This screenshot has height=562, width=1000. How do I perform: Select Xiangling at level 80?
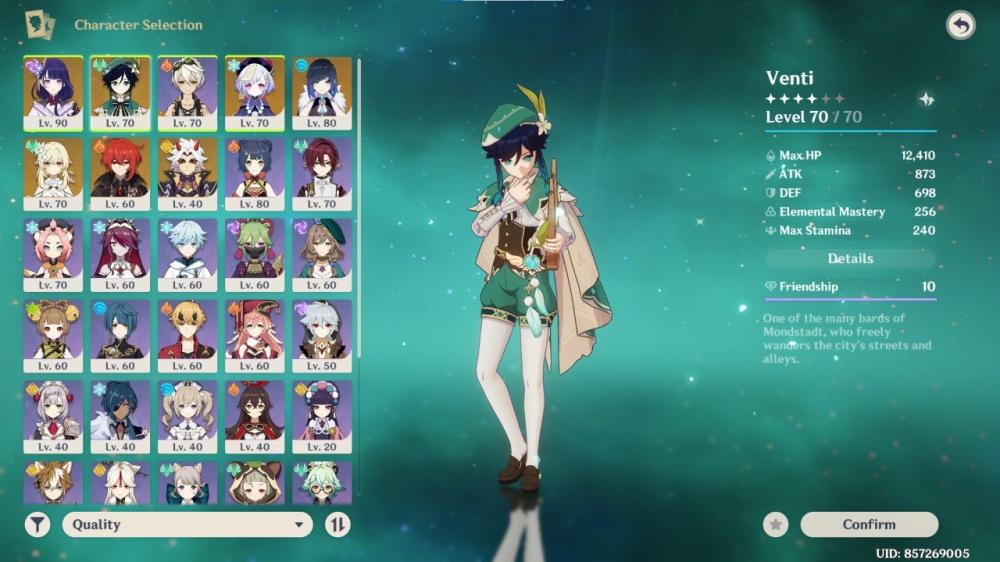(x=255, y=173)
